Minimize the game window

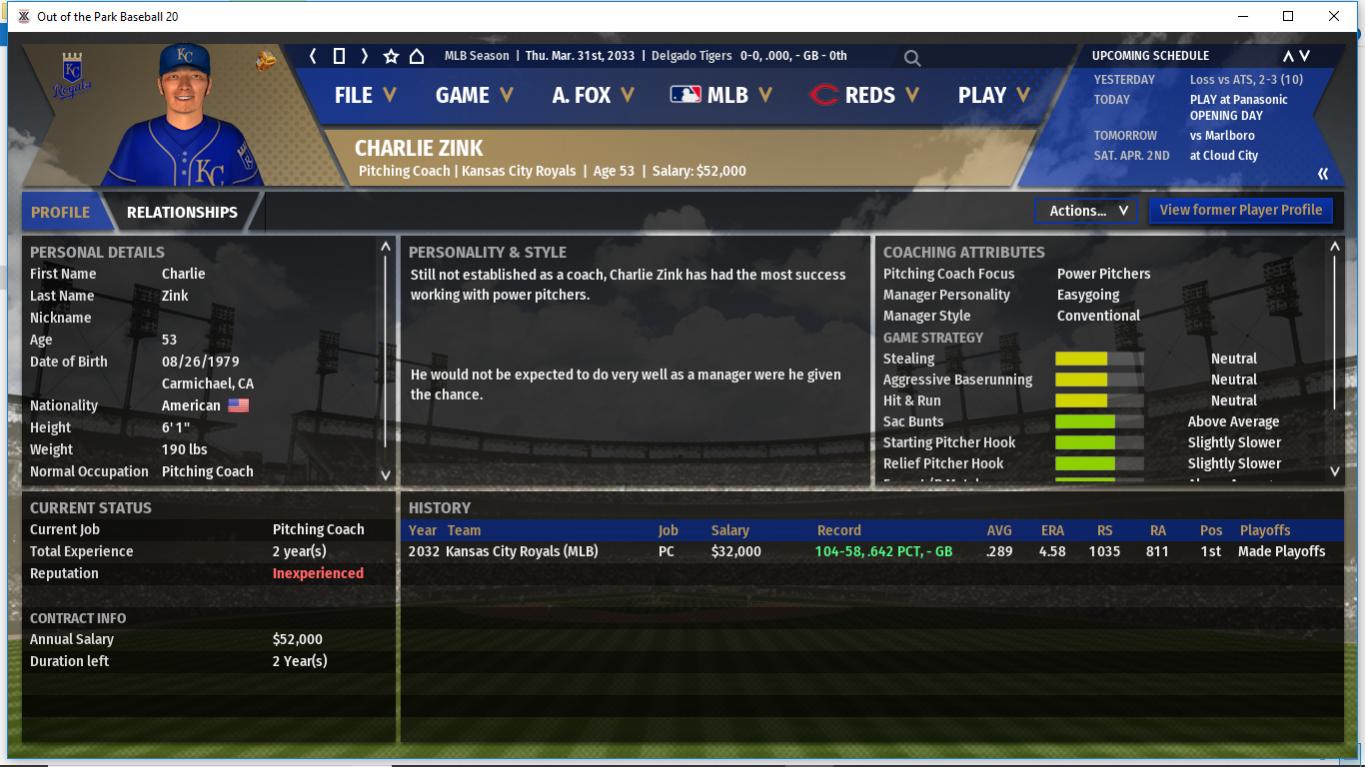tap(1243, 16)
